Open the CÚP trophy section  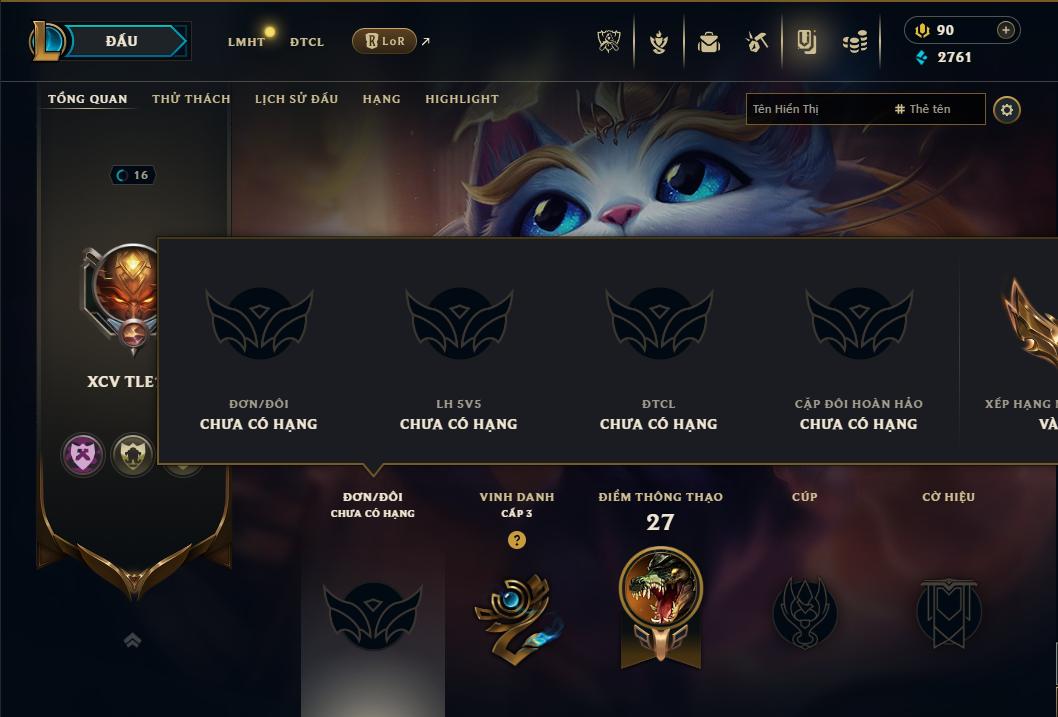(804, 611)
